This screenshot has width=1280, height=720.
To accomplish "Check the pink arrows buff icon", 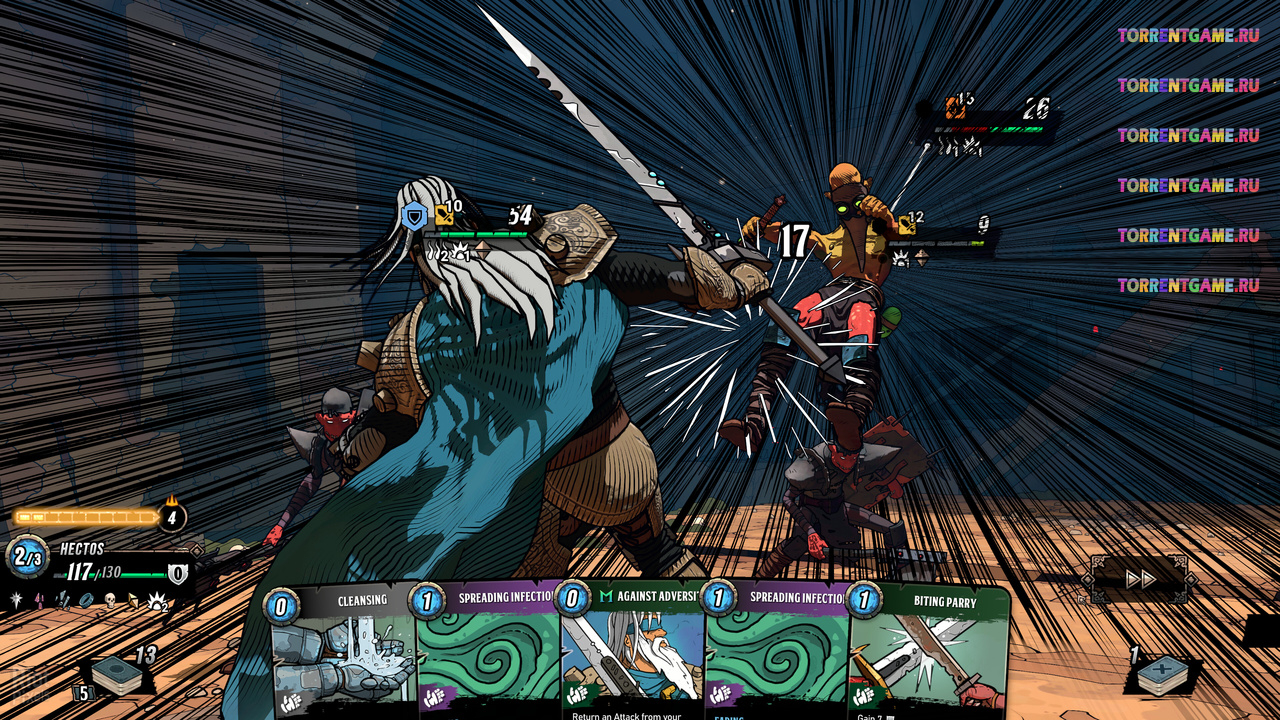I will [x=40, y=600].
